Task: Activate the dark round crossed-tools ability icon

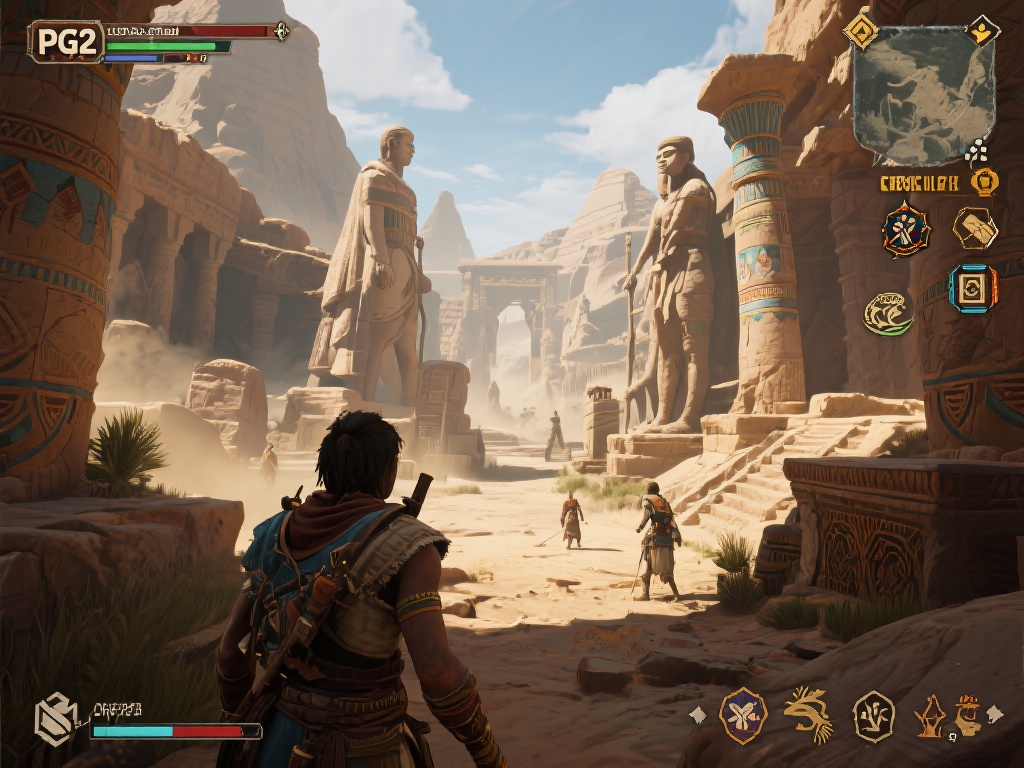Action: (x=906, y=230)
